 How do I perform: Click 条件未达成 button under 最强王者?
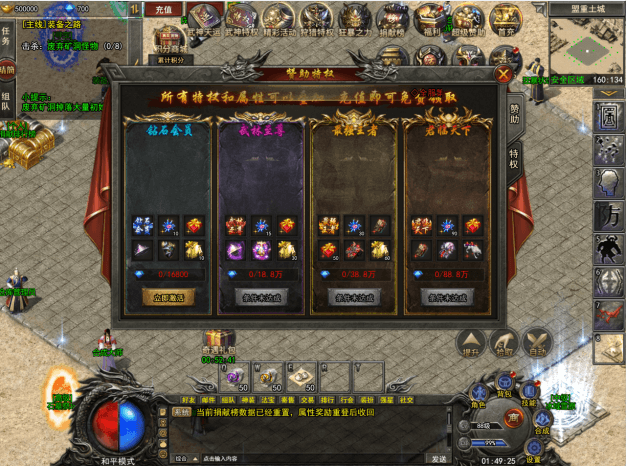351,297
